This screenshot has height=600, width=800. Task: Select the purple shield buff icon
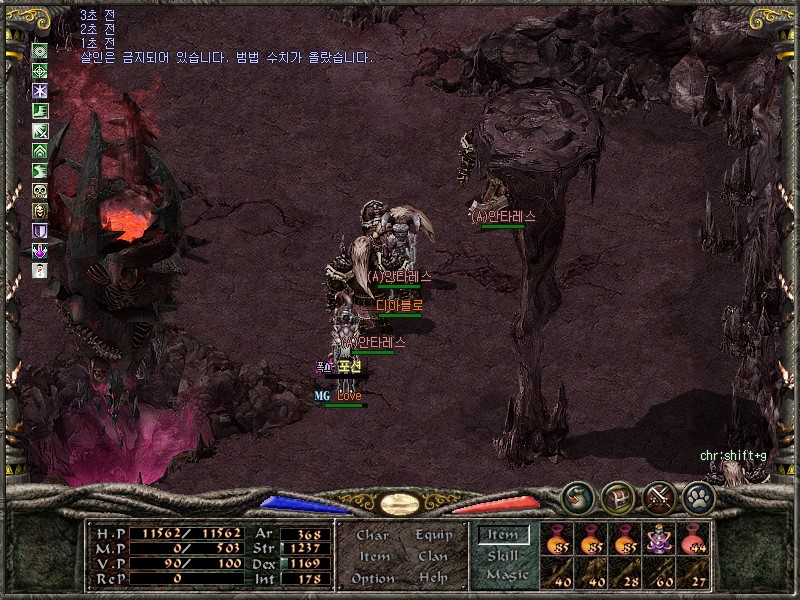(x=40, y=231)
